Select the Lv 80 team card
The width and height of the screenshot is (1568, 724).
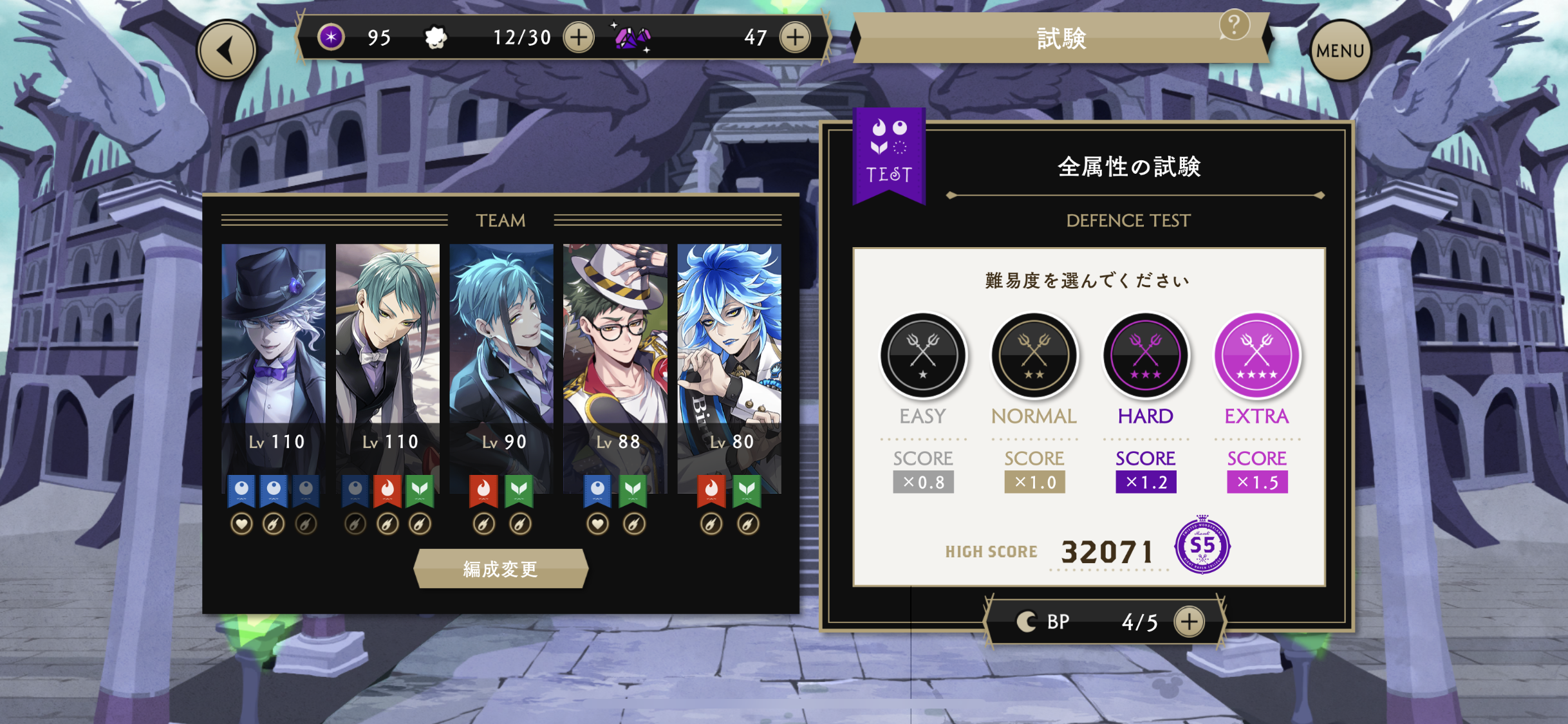(x=729, y=367)
